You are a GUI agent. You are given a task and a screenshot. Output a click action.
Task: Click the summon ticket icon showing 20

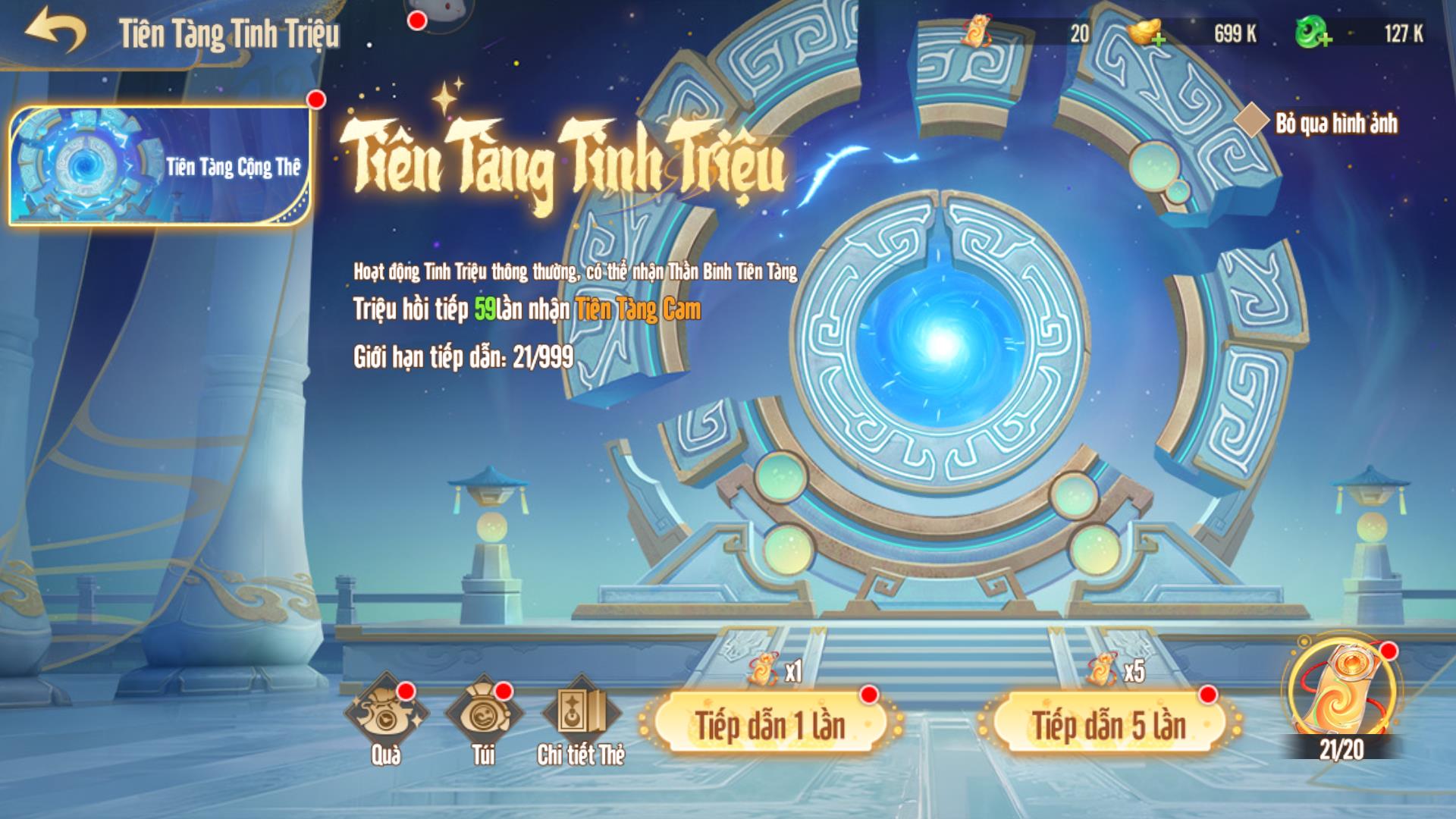(979, 32)
